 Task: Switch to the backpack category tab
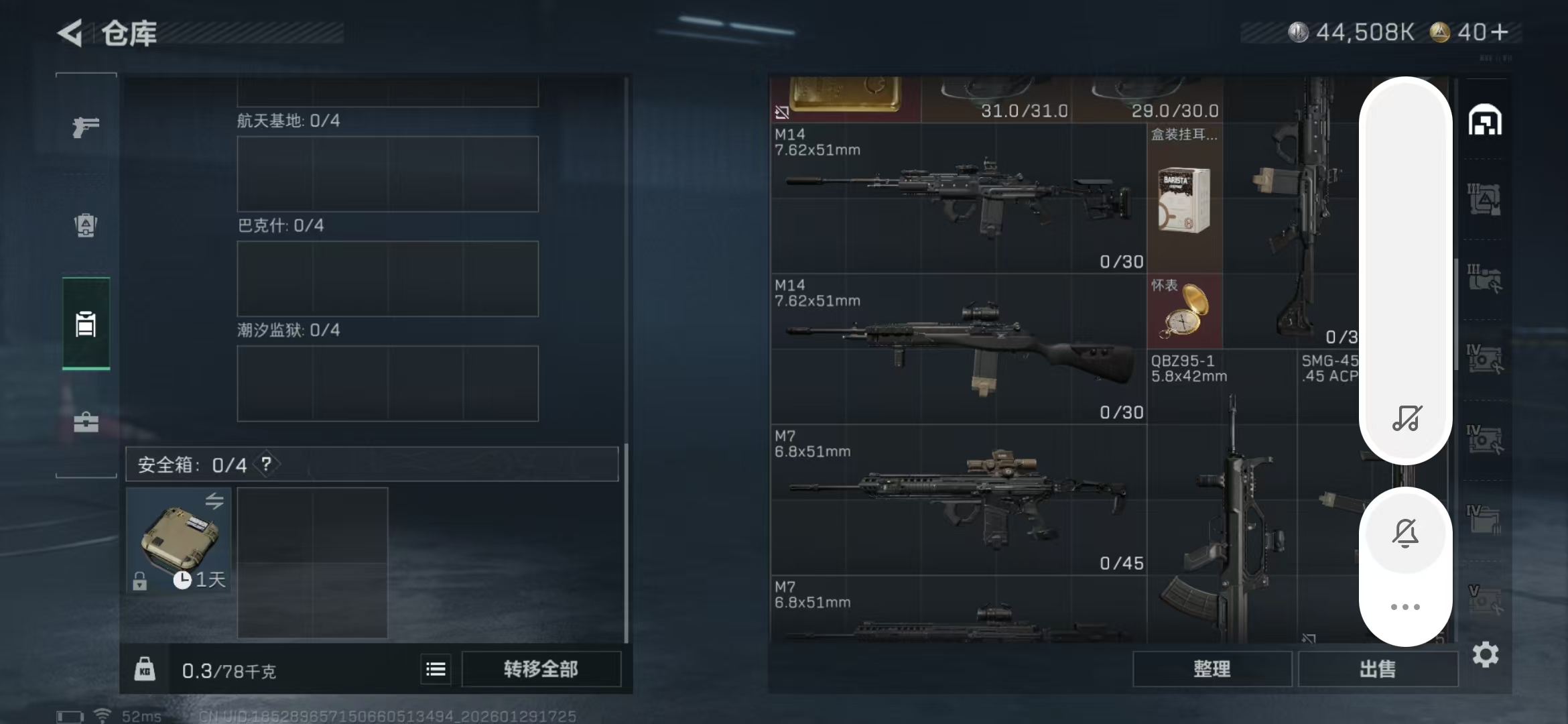[86, 225]
